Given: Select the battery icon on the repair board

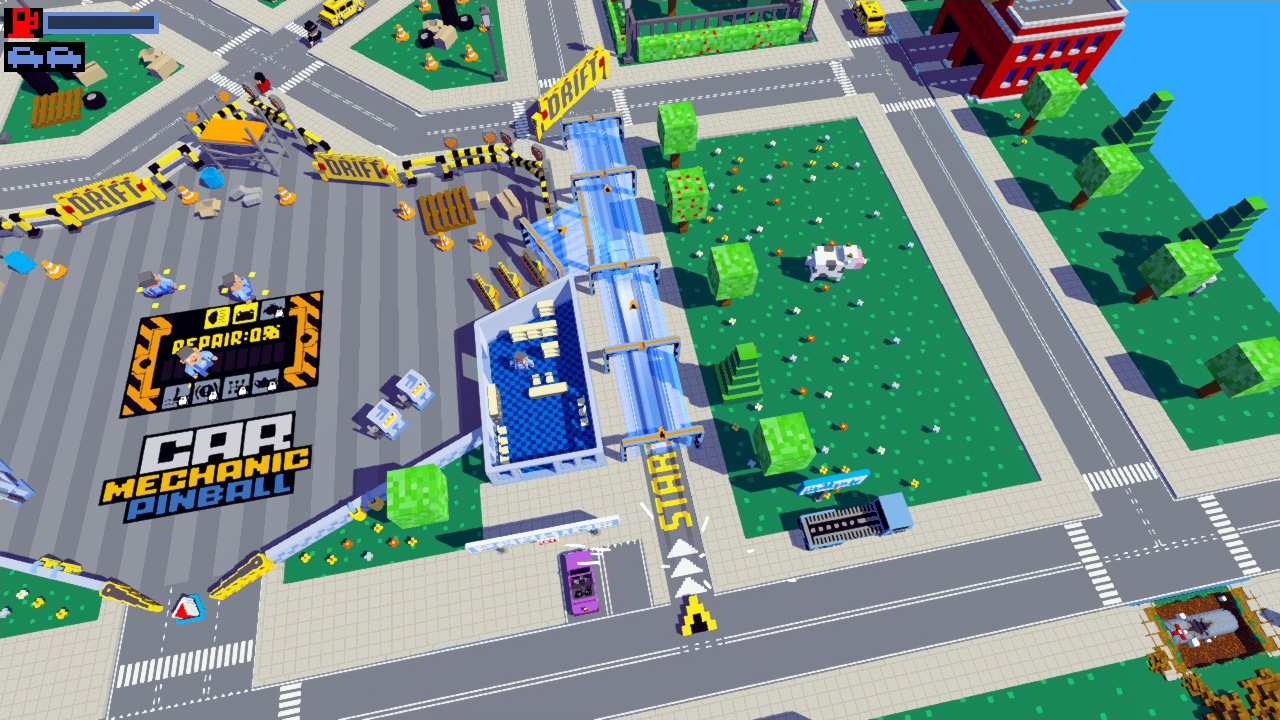Looking at the screenshot, I should [244, 313].
